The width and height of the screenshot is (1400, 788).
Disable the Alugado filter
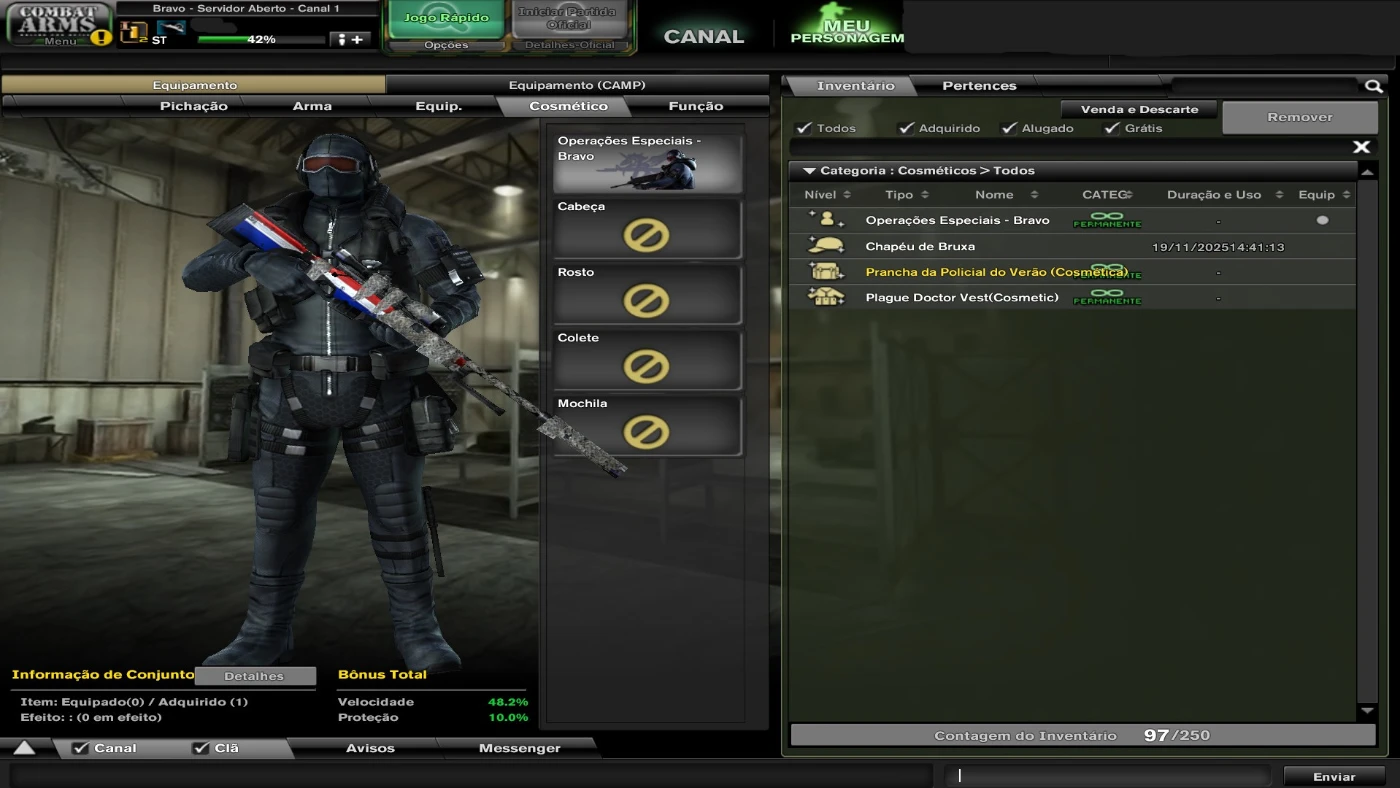click(x=1009, y=128)
